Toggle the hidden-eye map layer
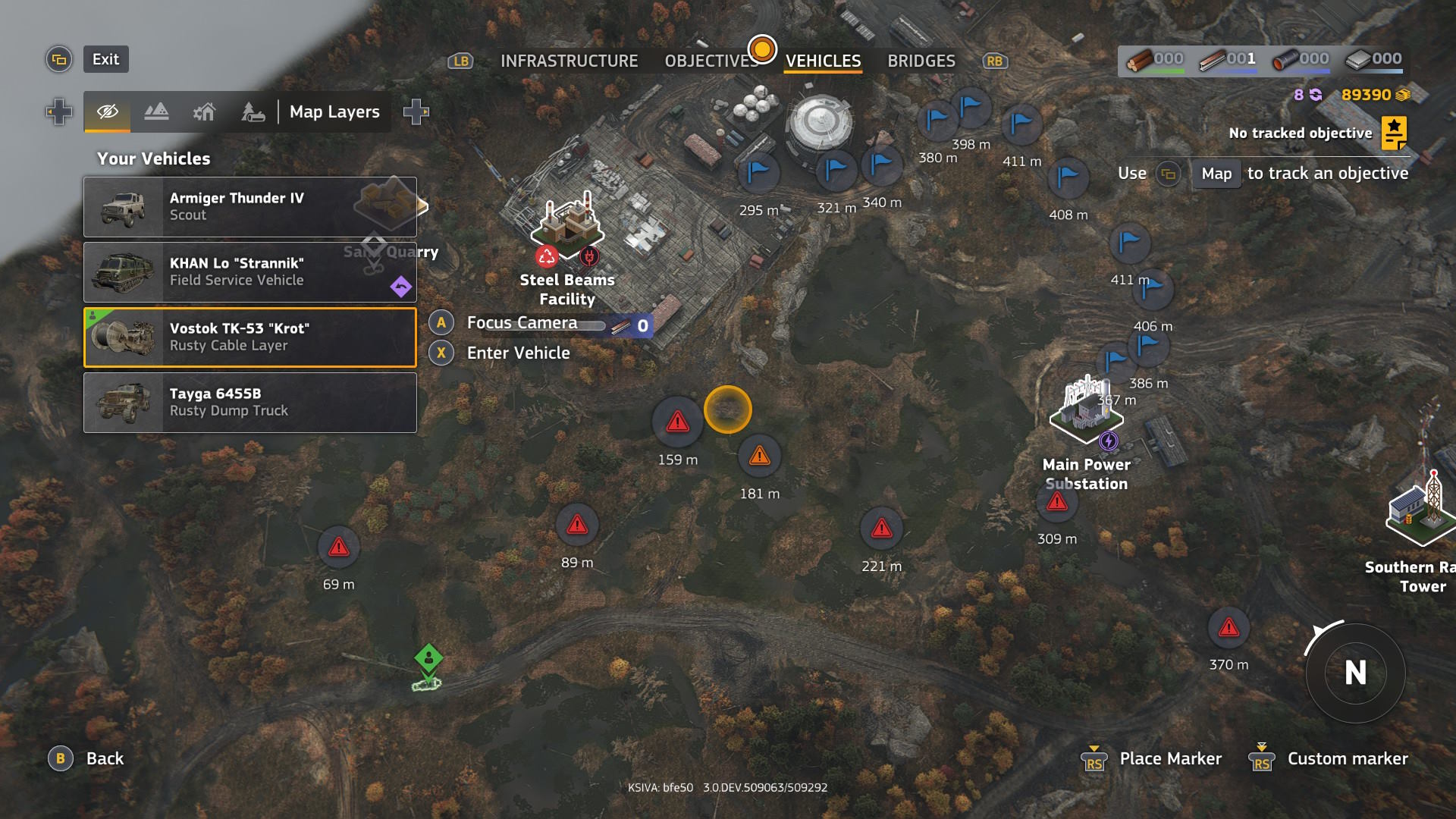Image resolution: width=1456 pixels, height=819 pixels. pyautogui.click(x=108, y=112)
